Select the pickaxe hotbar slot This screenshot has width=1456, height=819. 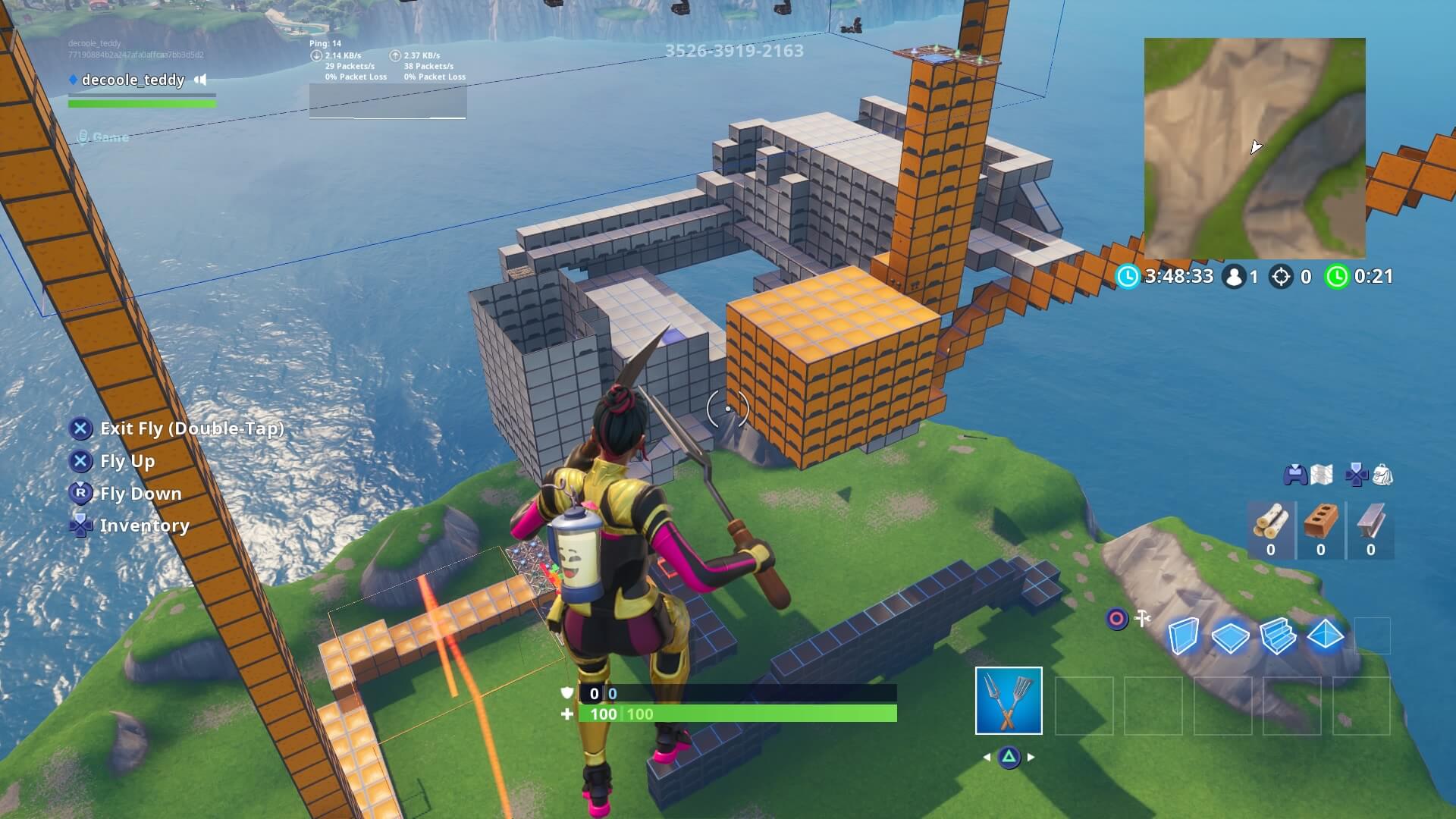coord(1009,701)
